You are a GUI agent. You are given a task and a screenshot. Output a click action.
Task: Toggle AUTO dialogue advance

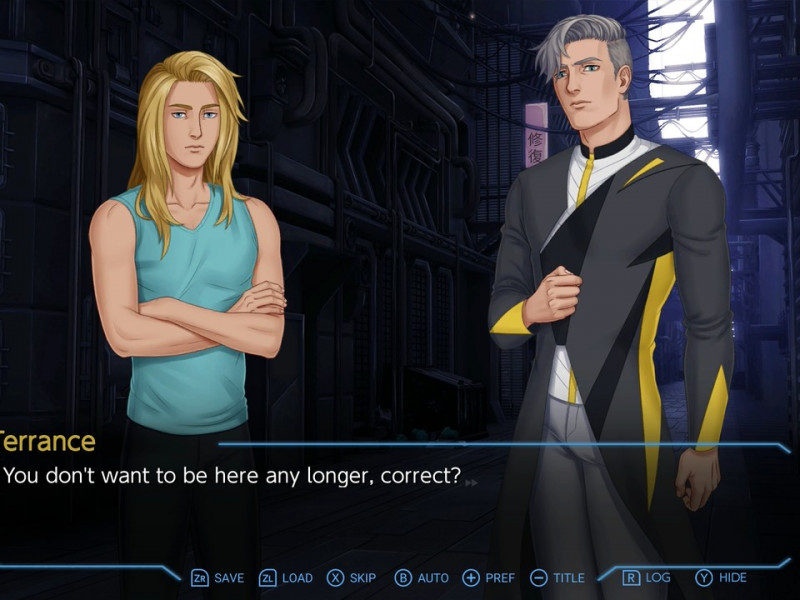click(422, 578)
